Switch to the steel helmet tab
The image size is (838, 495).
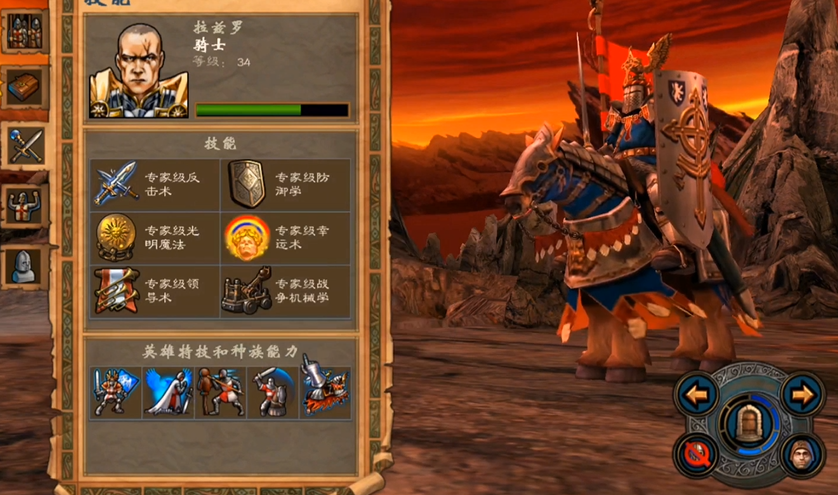pos(23,265)
